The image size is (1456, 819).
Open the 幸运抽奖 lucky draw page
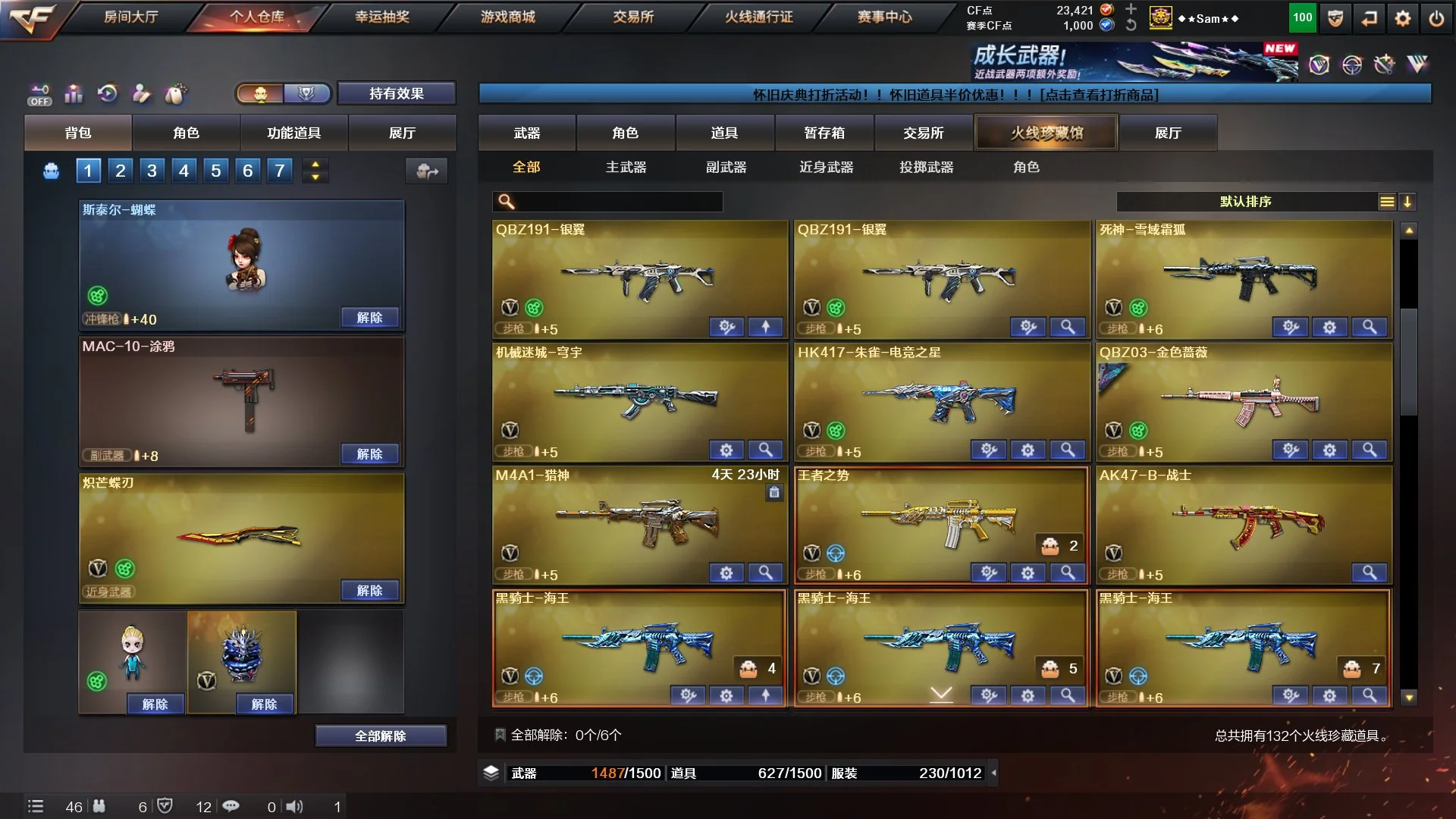click(382, 17)
